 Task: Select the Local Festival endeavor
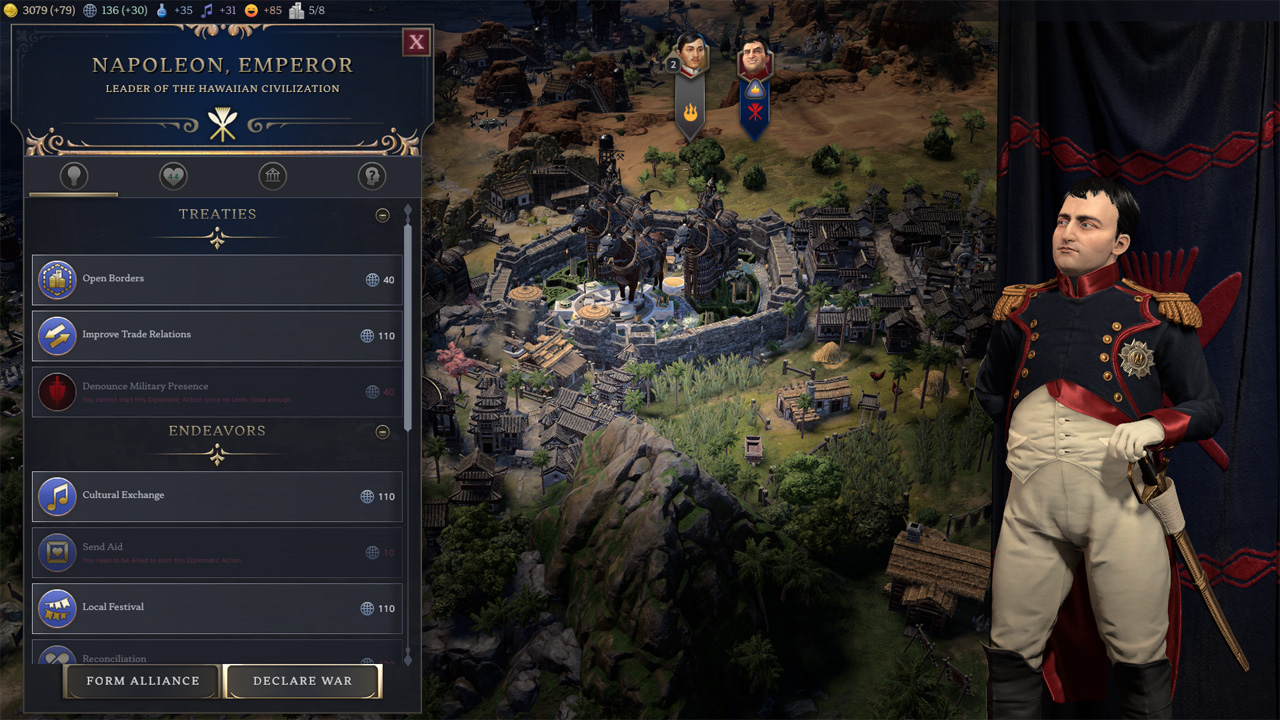[x=217, y=608]
